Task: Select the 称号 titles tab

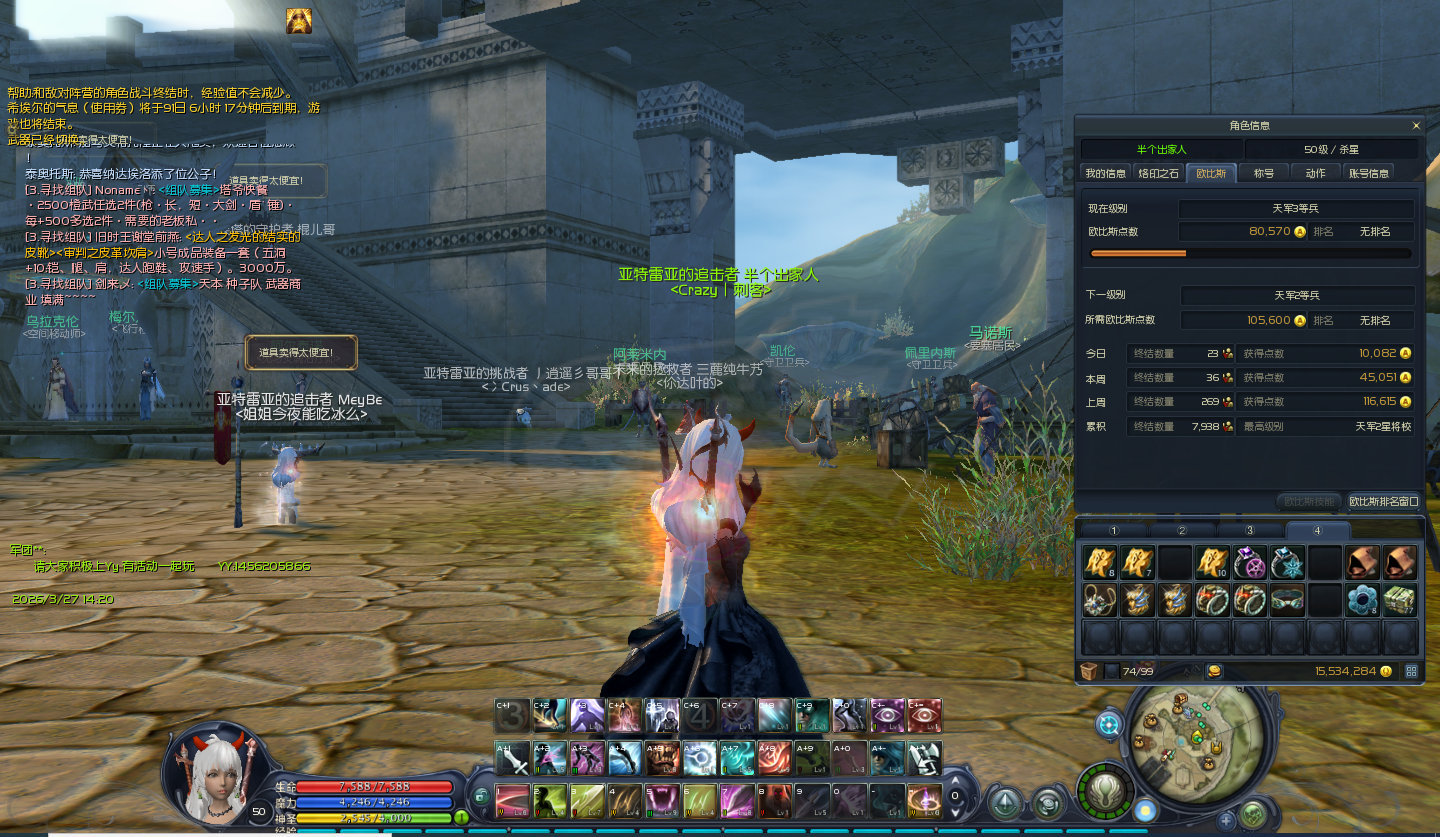Action: 1264,173
